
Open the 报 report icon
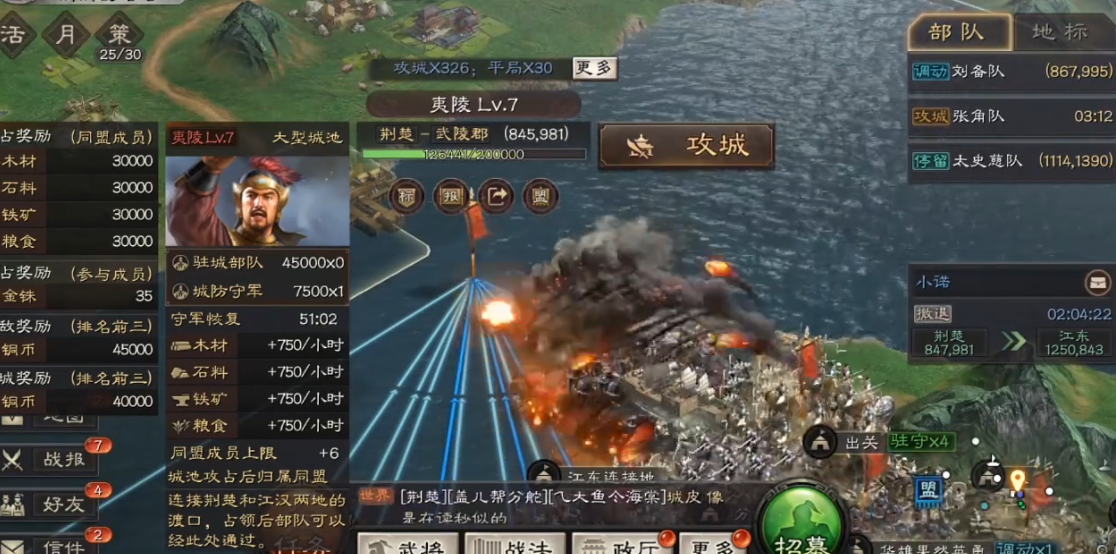451,195
